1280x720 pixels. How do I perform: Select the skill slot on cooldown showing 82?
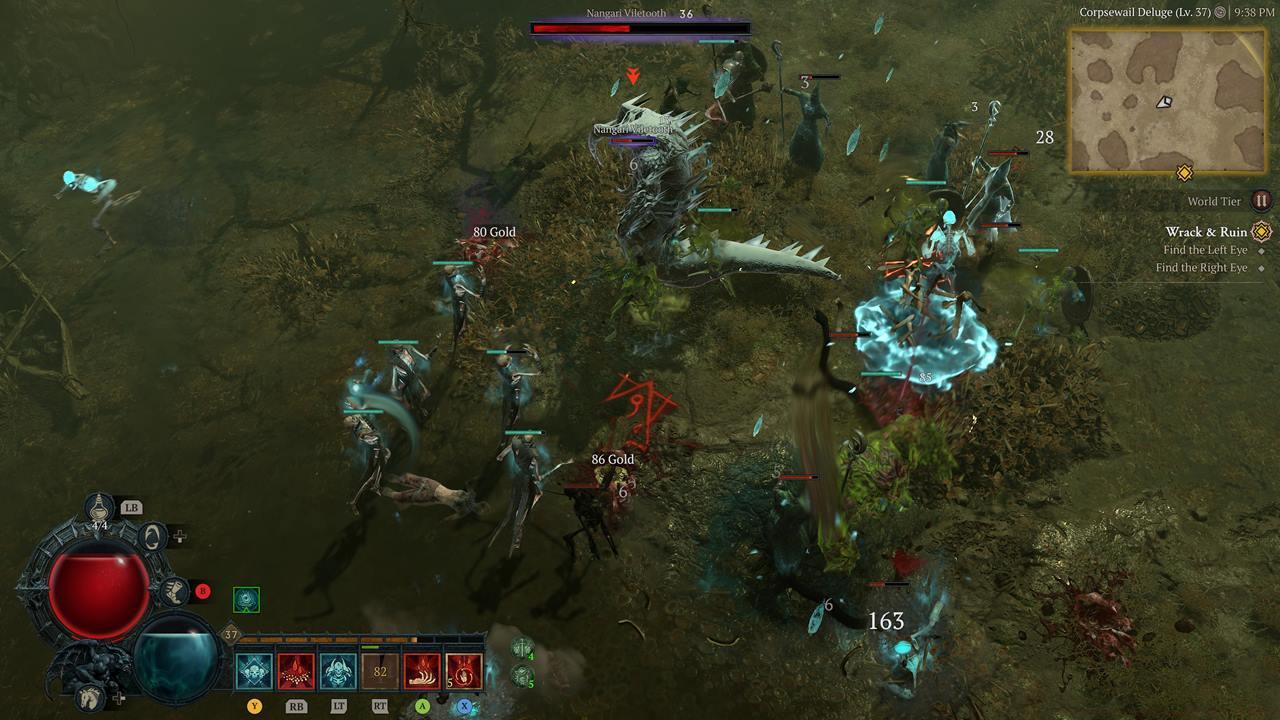(380, 671)
